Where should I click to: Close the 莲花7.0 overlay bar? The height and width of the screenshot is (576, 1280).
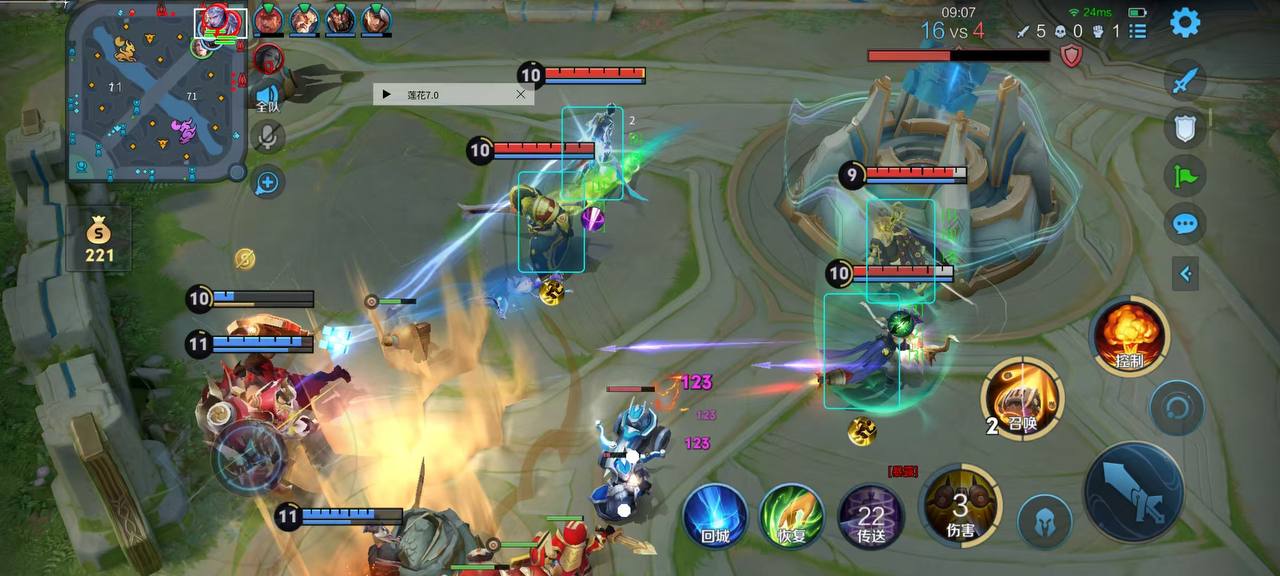pos(520,94)
